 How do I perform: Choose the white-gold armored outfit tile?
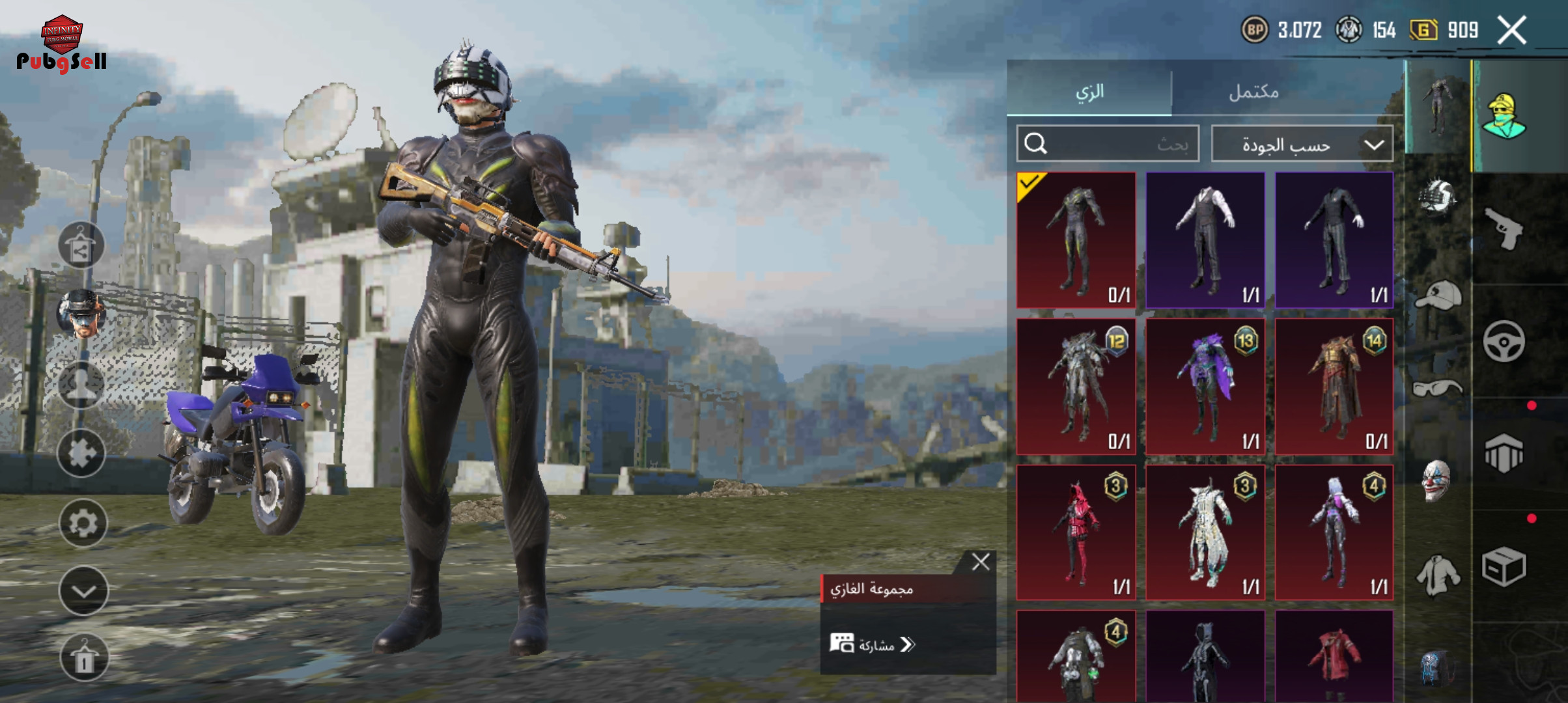coord(1205,532)
